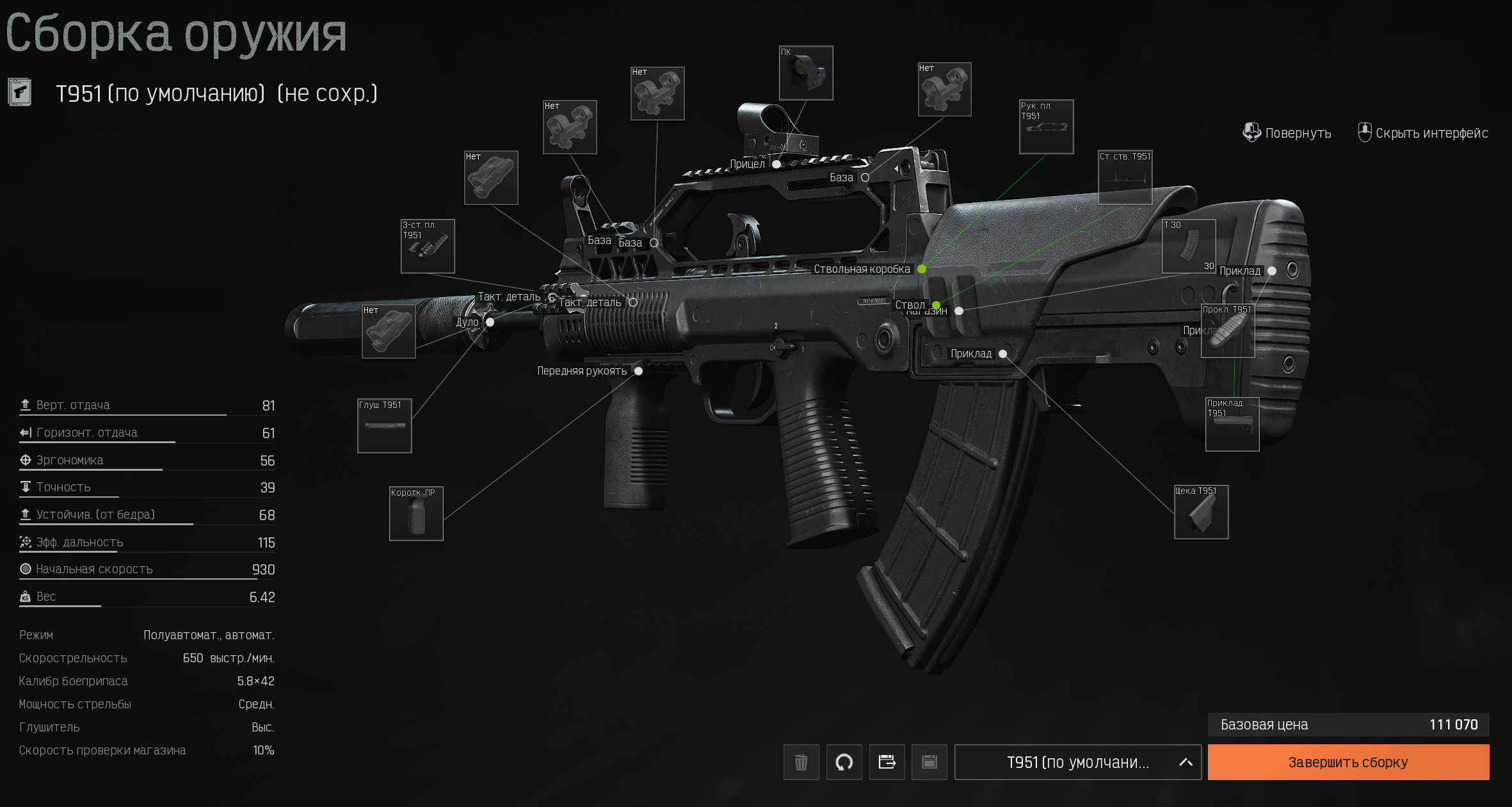The image size is (1512, 807).
Task: Select the Коротк. ПР foregrip slot
Action: (416, 514)
